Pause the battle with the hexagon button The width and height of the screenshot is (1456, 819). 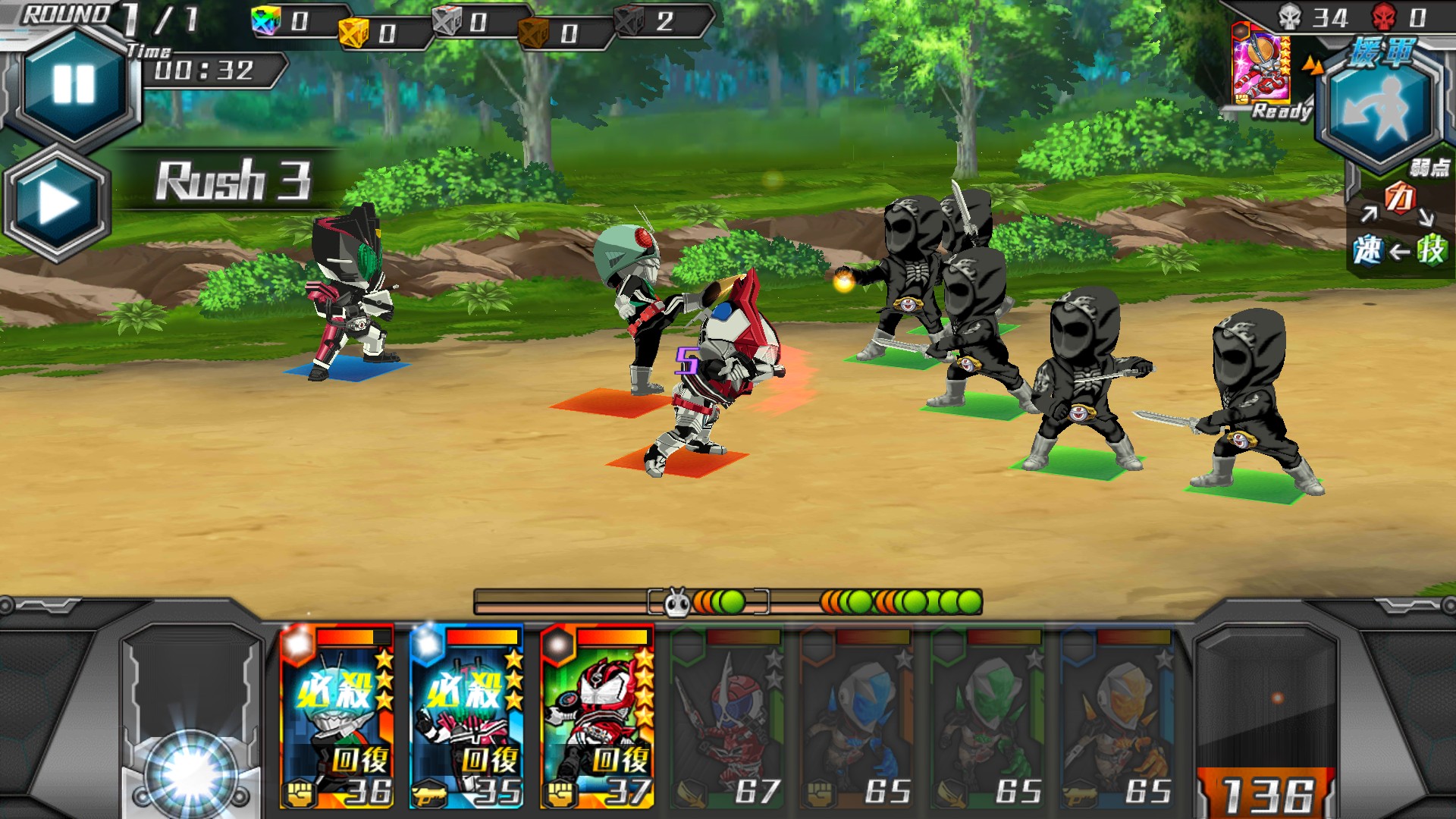(74, 83)
